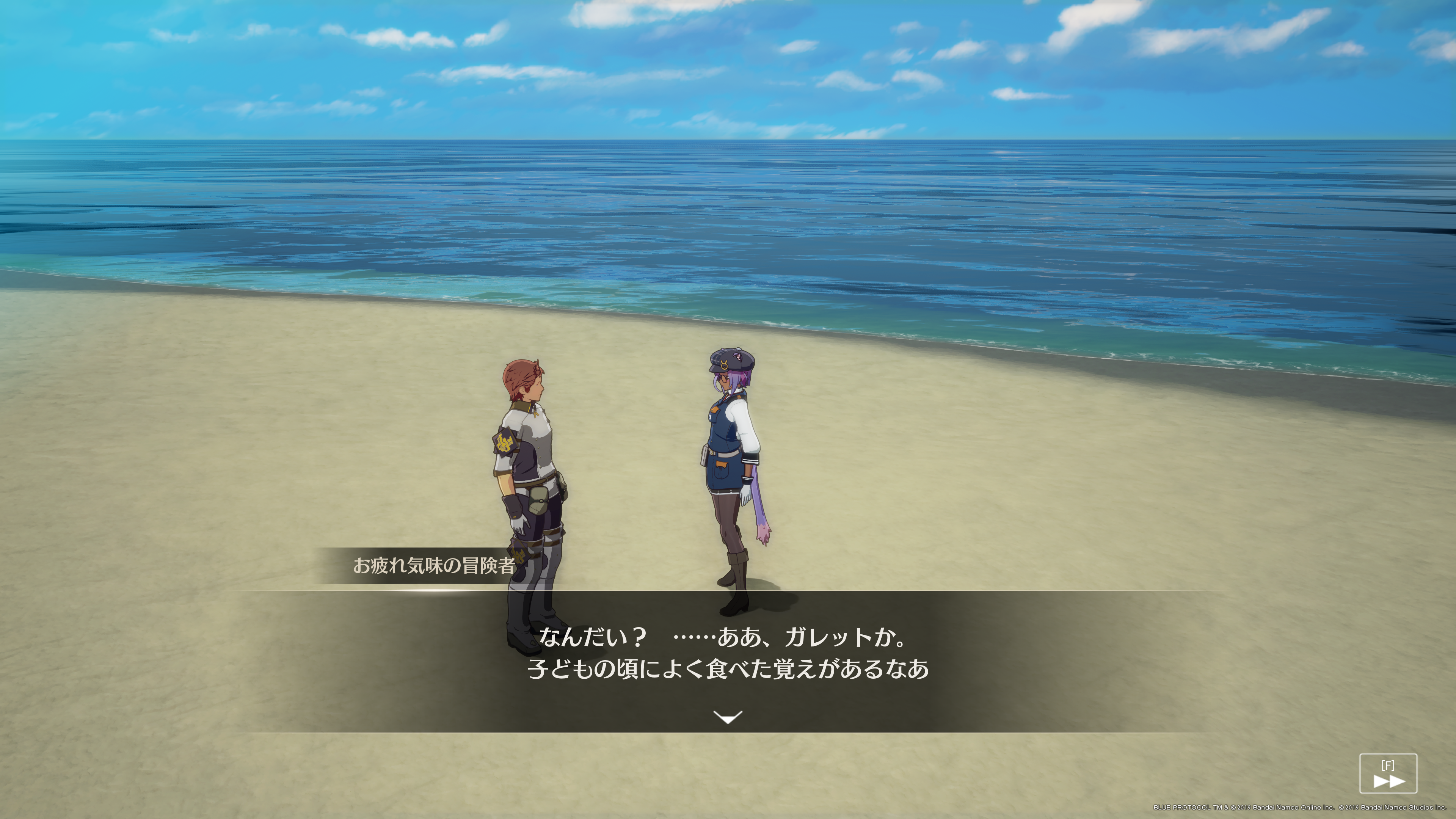Advance dialogue with the down chevron
Viewport: 1456px width, 819px height.
[728, 717]
